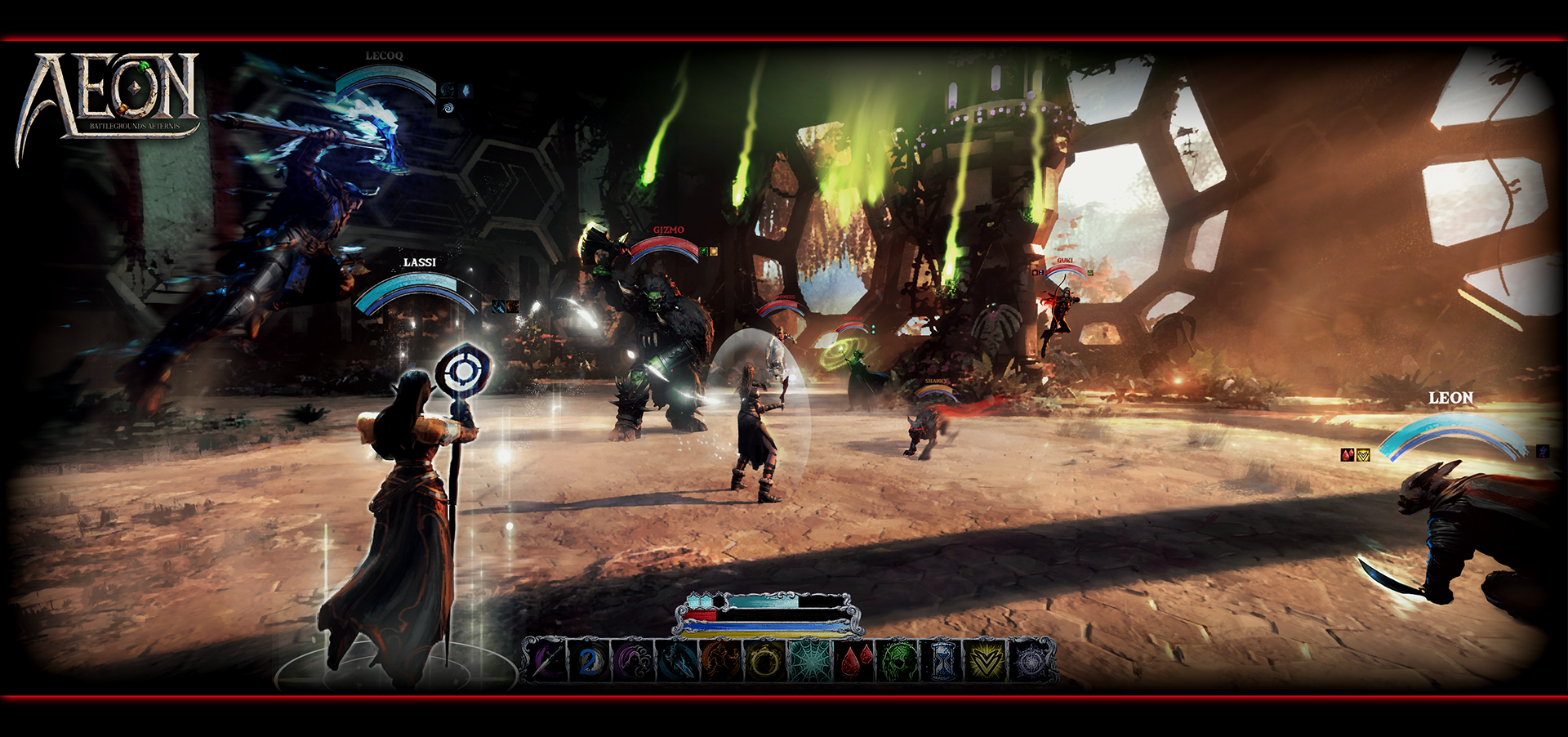Cast the purple arcane sigil spell
This screenshot has height=737, width=1568.
point(1030,660)
